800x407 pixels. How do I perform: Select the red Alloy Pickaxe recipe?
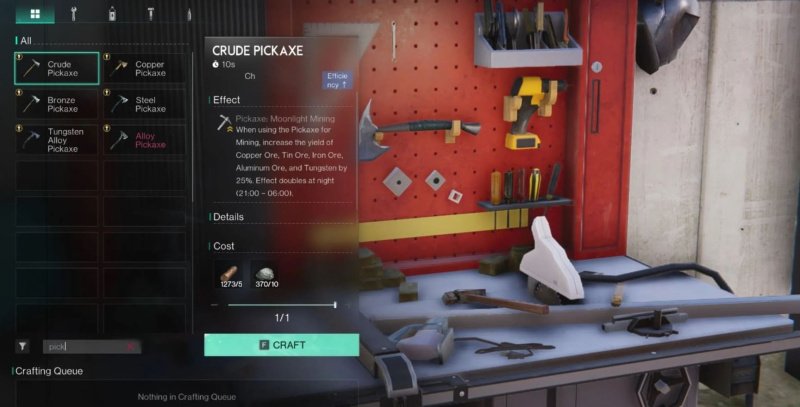click(145, 139)
